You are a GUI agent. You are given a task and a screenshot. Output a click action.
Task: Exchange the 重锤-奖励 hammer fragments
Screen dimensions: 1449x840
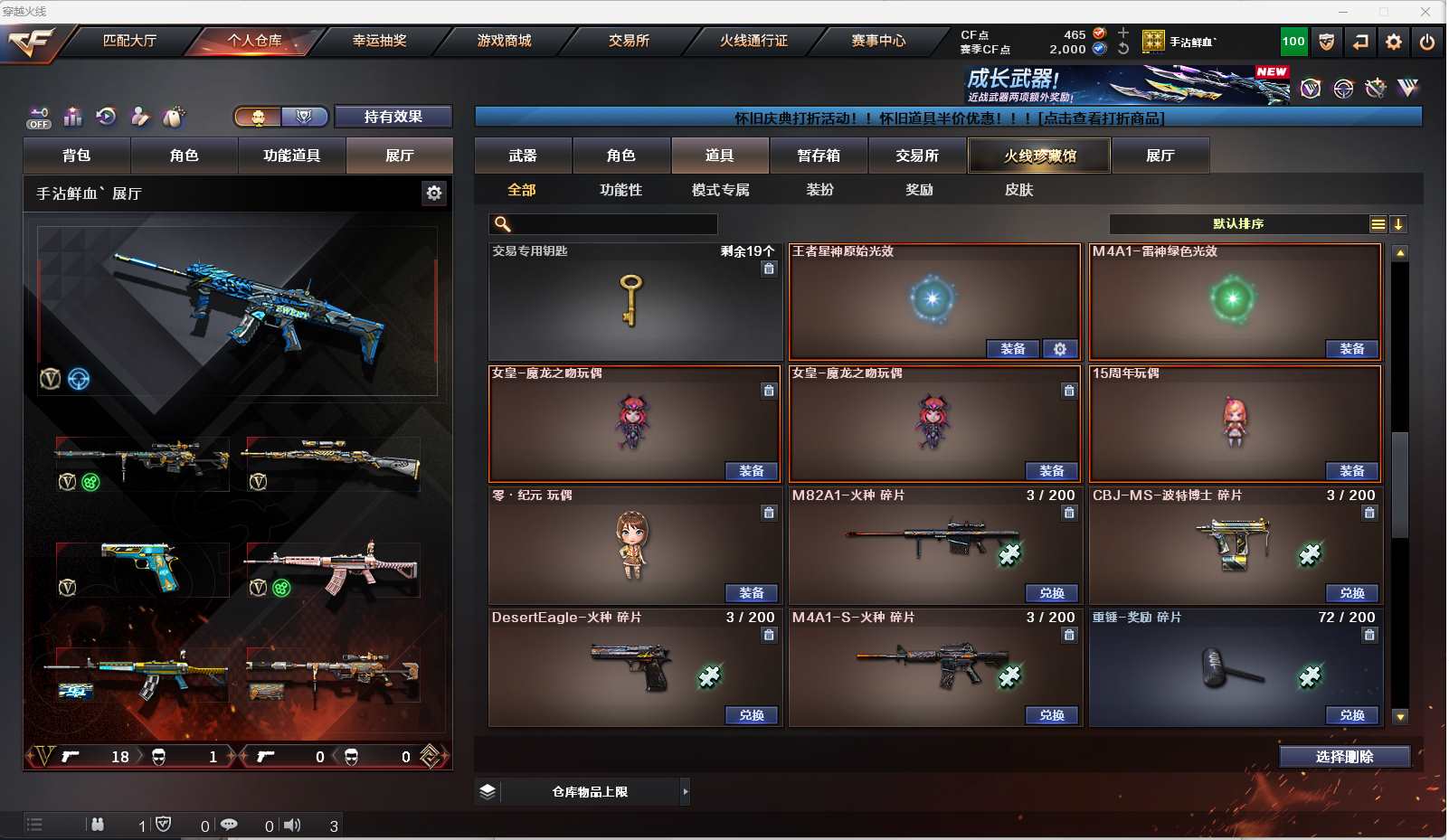pos(1351,715)
